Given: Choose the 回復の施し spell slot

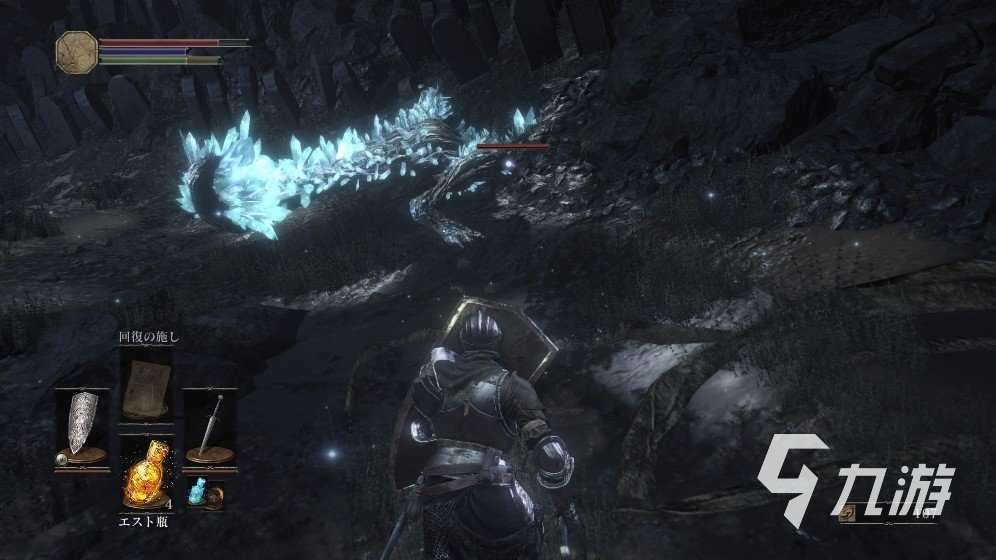Looking at the screenshot, I should coord(144,385).
